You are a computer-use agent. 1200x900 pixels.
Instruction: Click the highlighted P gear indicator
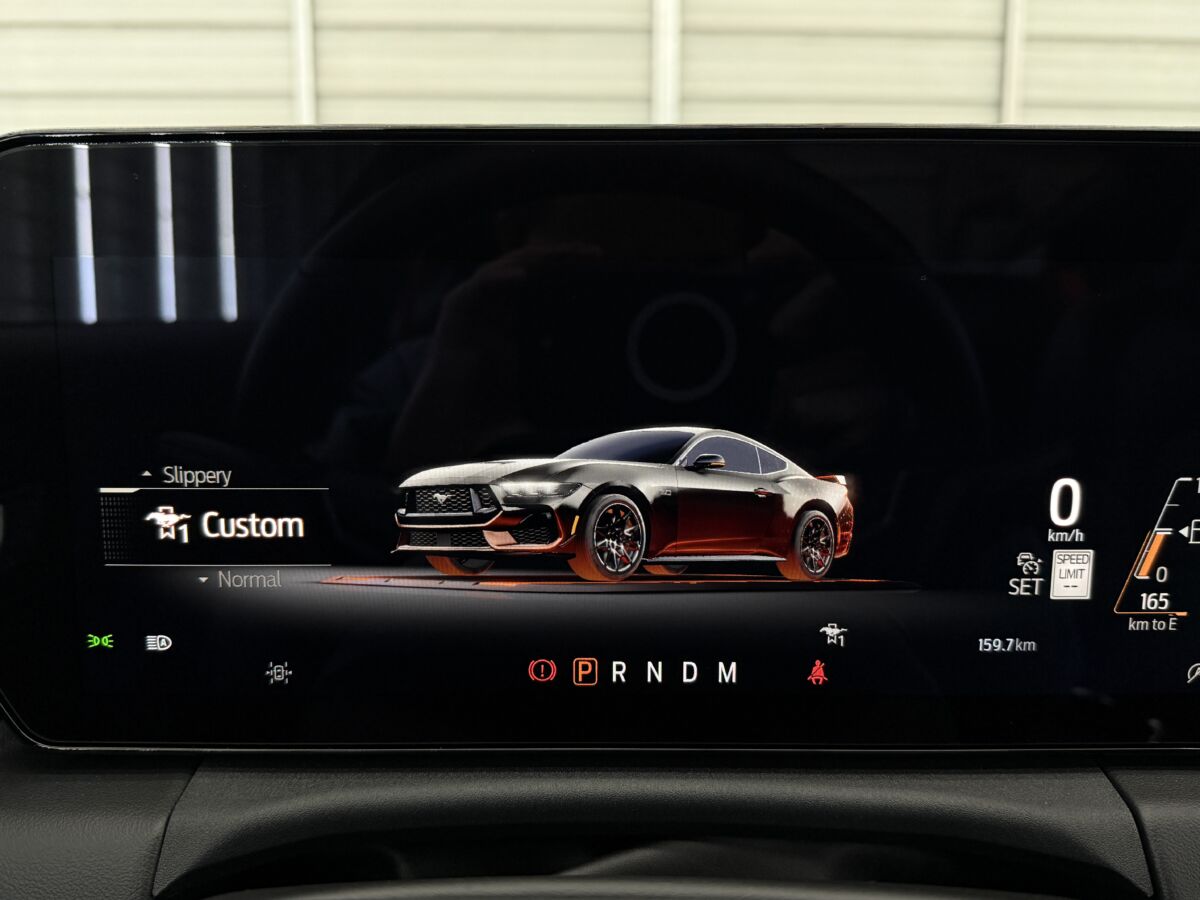coord(585,672)
